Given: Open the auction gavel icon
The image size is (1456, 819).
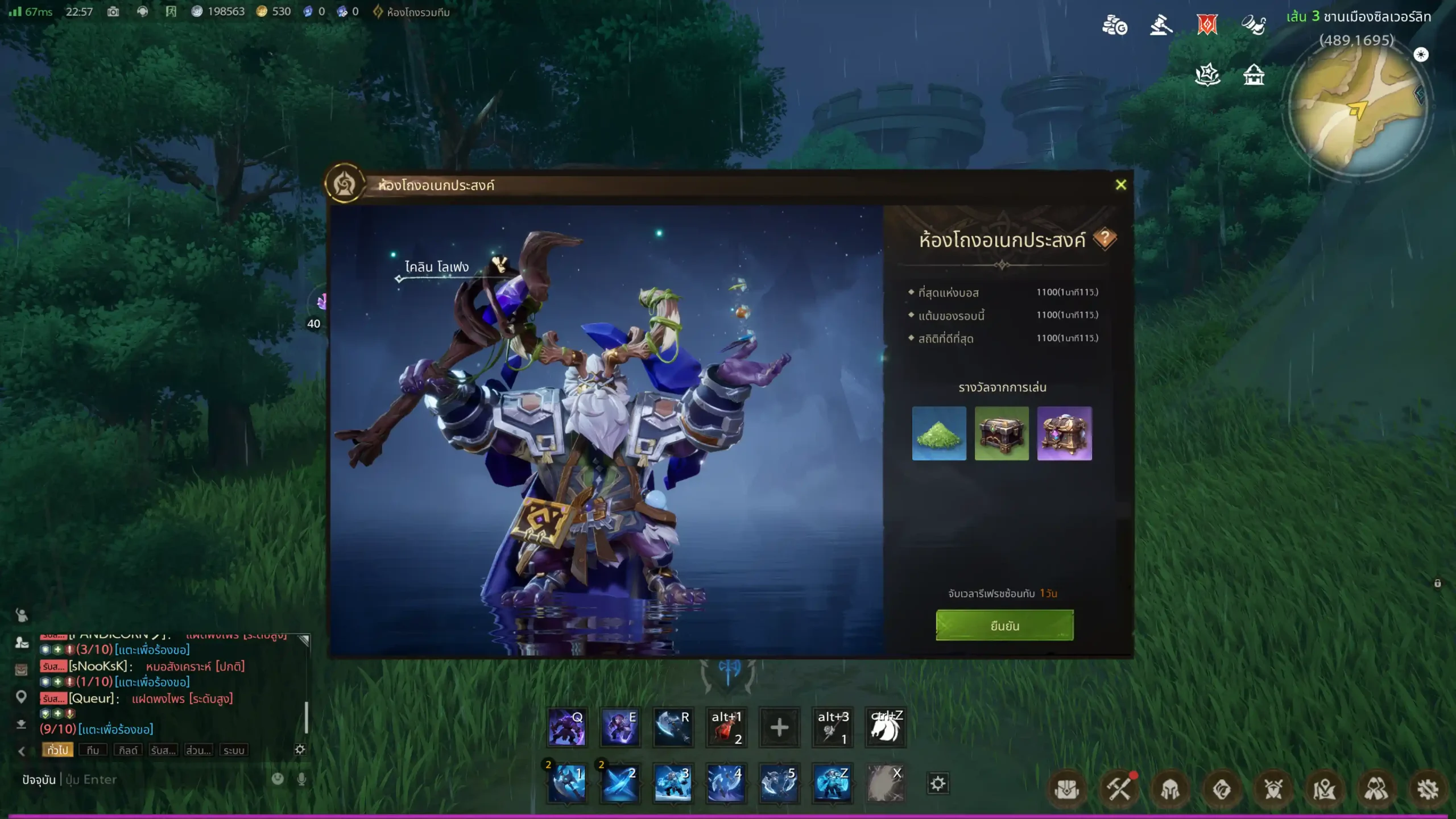Looking at the screenshot, I should point(1160,26).
